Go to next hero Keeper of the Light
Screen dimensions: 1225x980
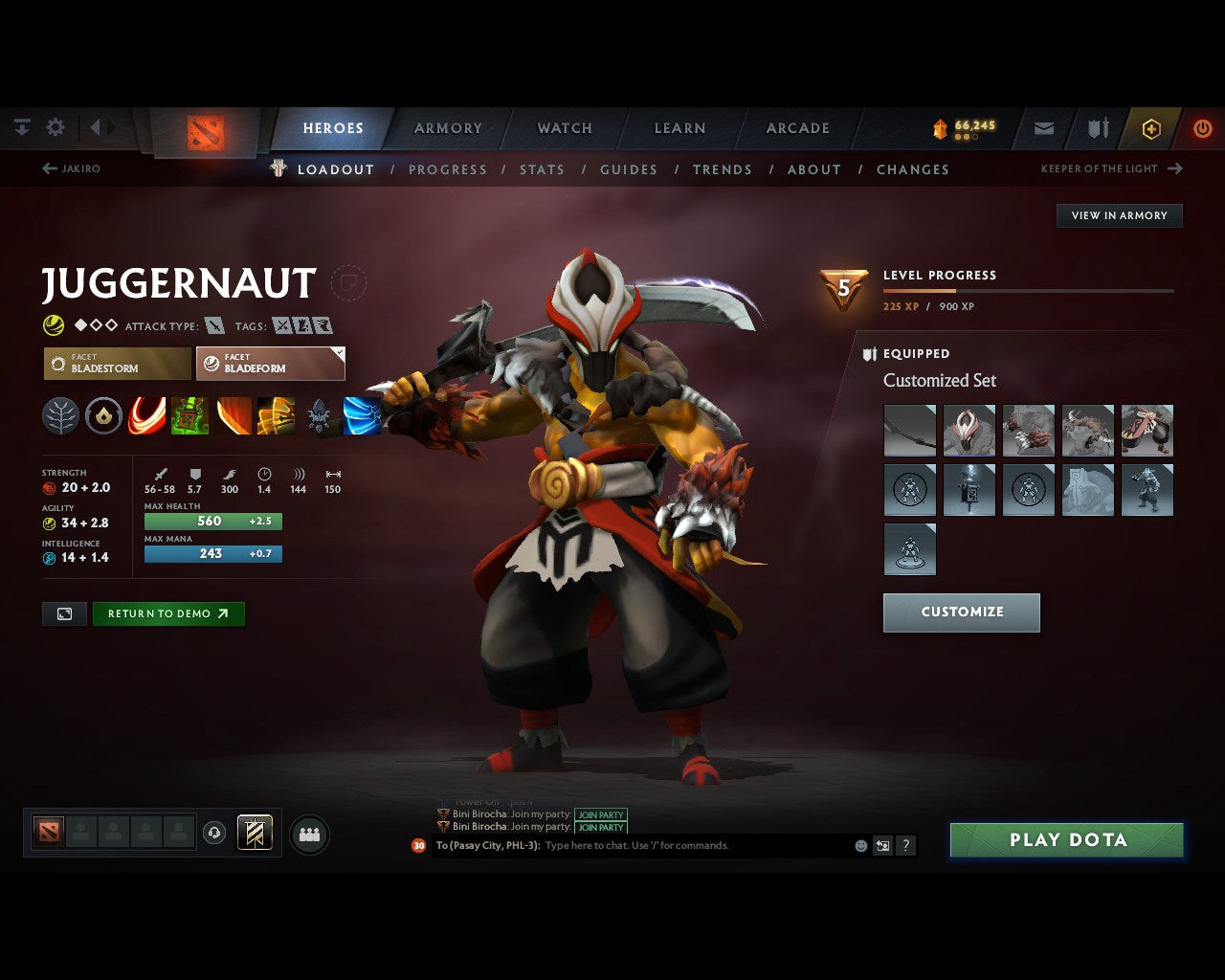[x=1111, y=168]
